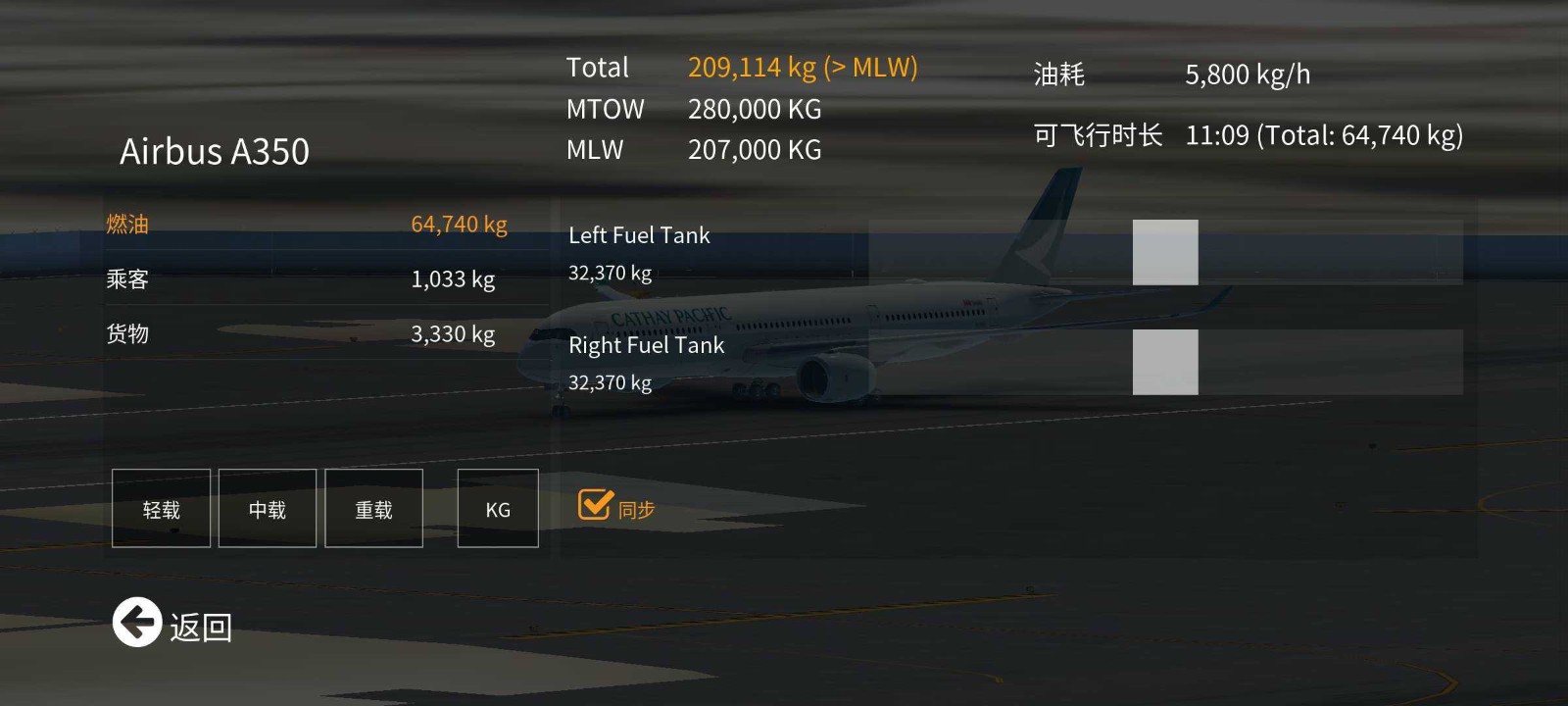Choose the 中载 medium load preset
The image size is (1568, 706).
pos(267,508)
